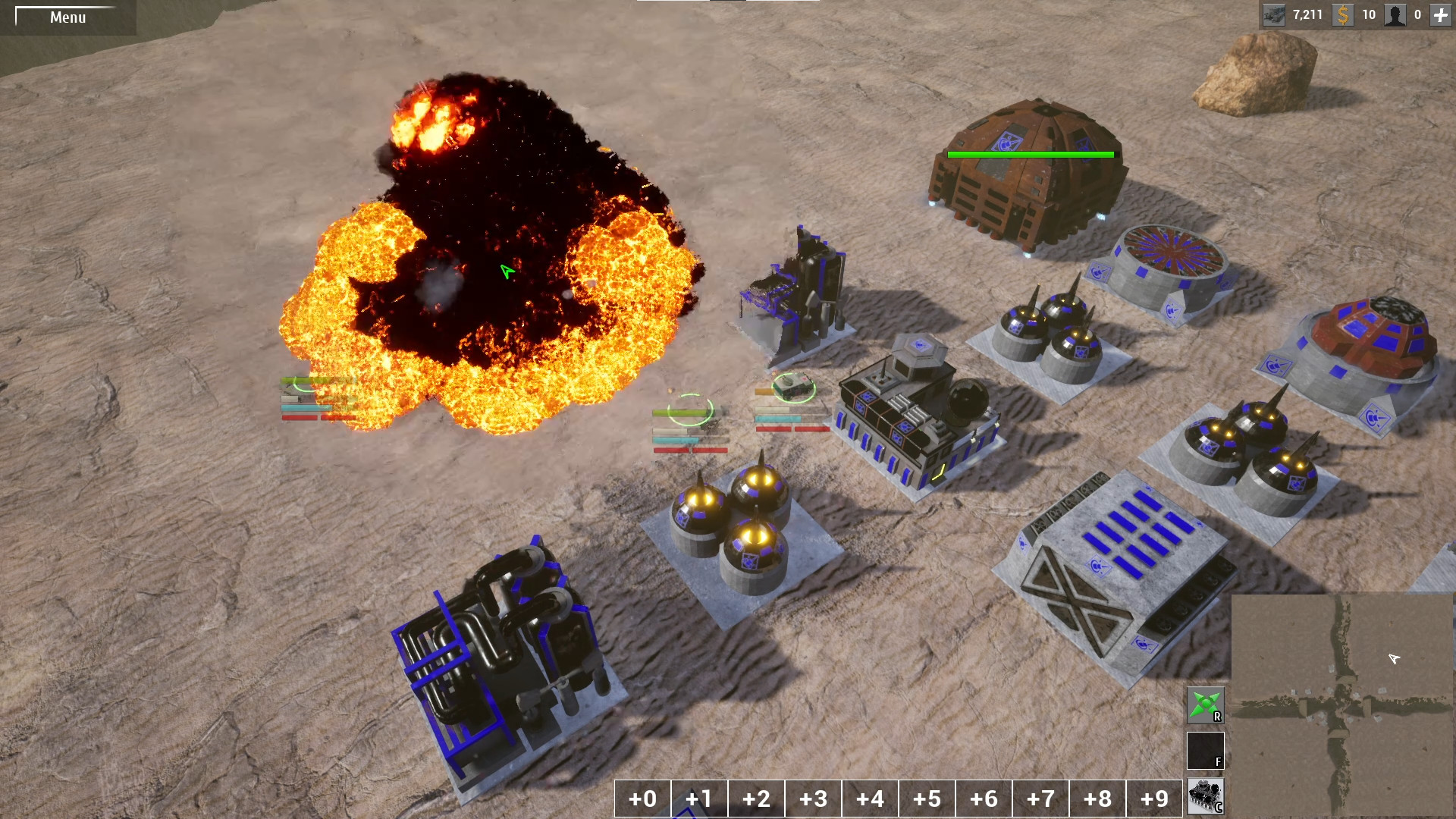Click the +1 button in the bottom bar
The image size is (1456, 819).
(x=698, y=798)
